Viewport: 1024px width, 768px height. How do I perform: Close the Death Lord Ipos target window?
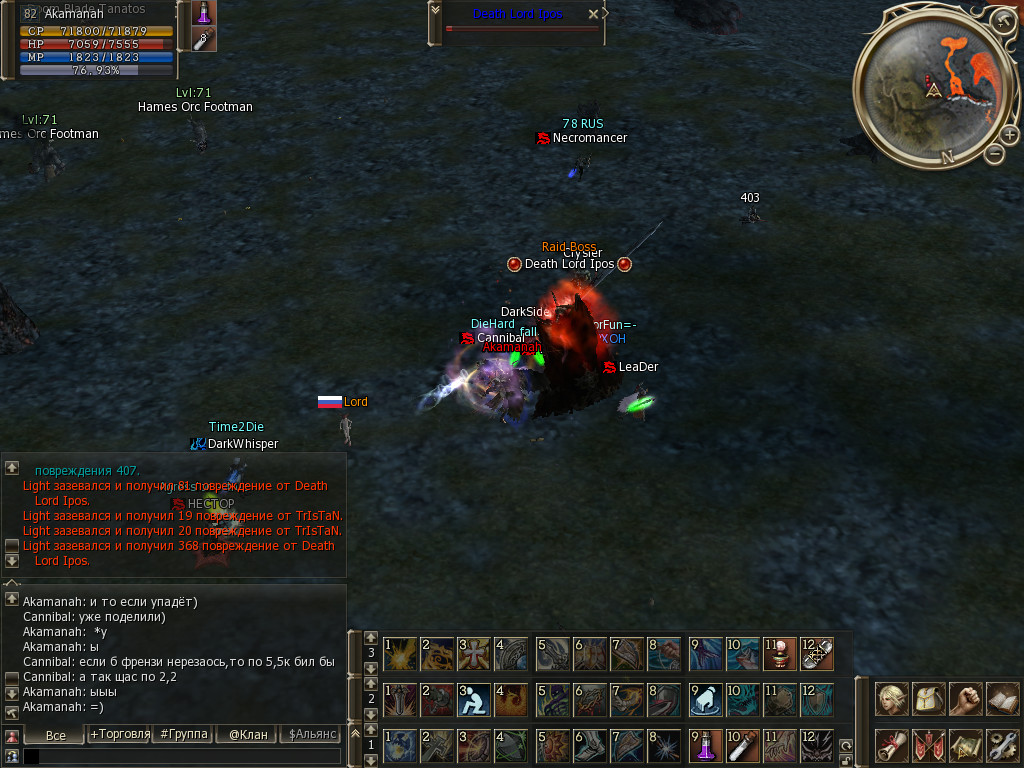point(593,14)
